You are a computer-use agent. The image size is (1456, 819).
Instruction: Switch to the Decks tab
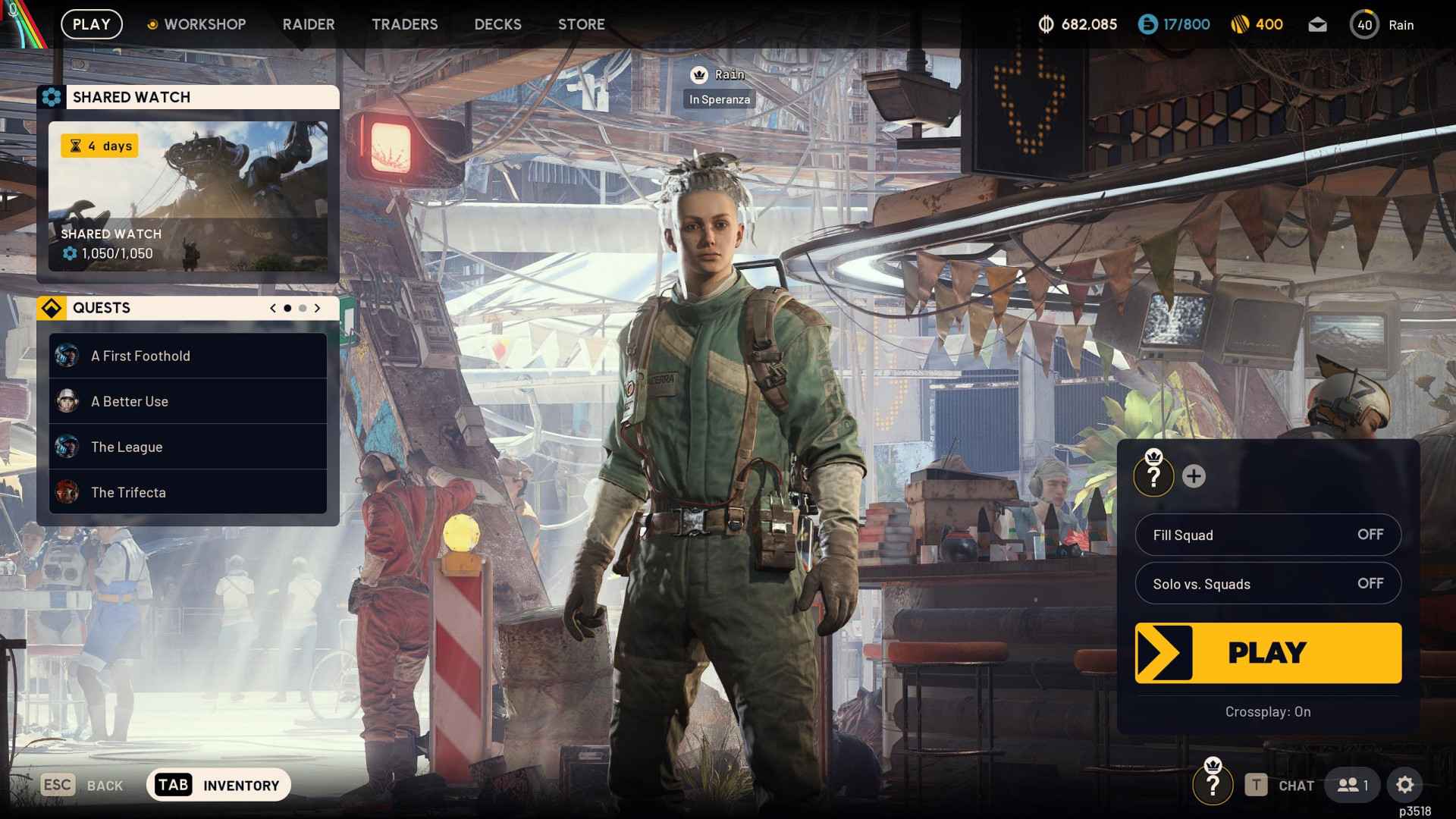tap(497, 24)
